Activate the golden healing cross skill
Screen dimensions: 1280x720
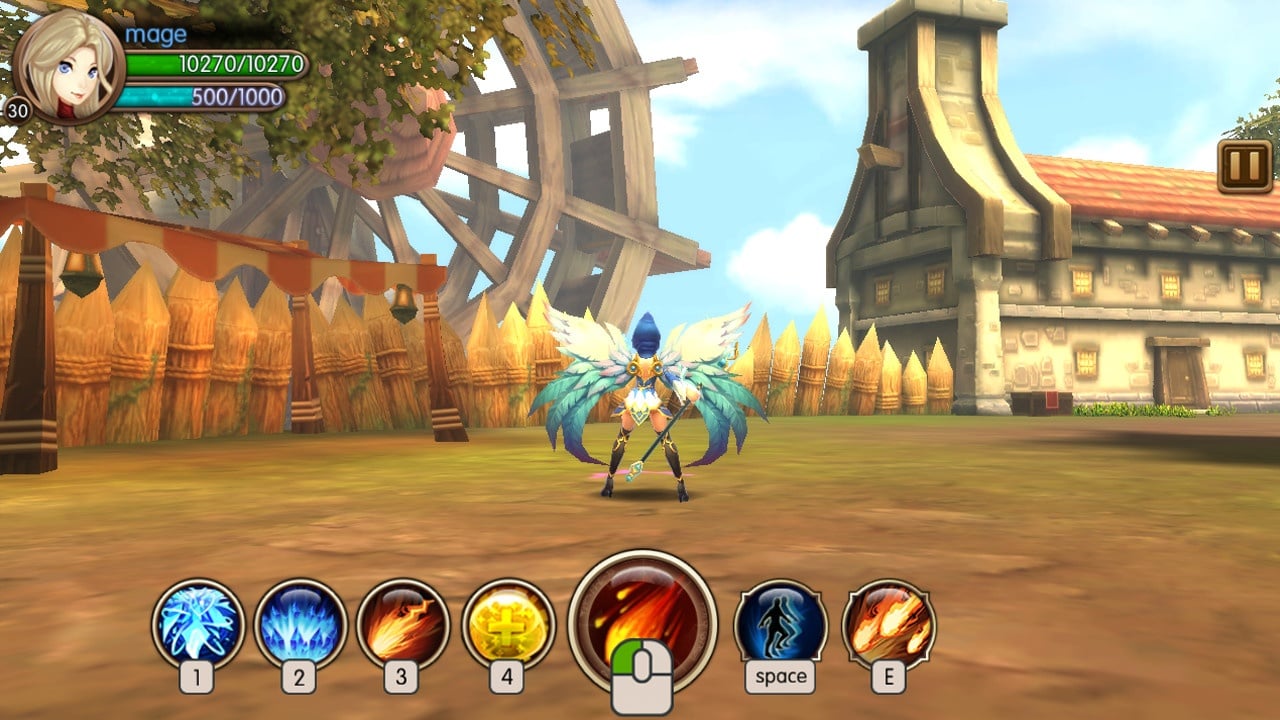[508, 625]
